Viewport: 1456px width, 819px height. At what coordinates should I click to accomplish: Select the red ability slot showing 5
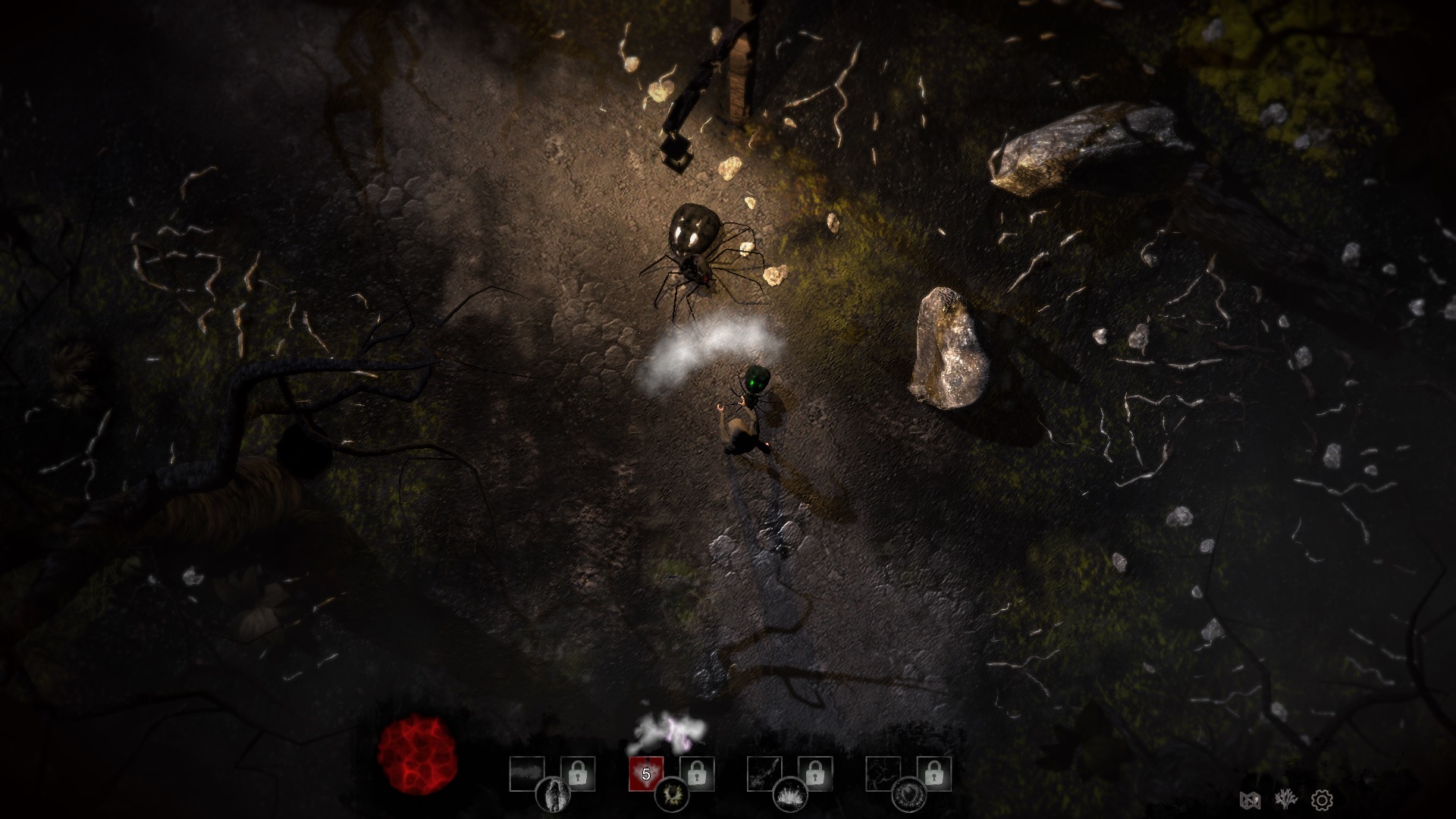pyautogui.click(x=646, y=773)
